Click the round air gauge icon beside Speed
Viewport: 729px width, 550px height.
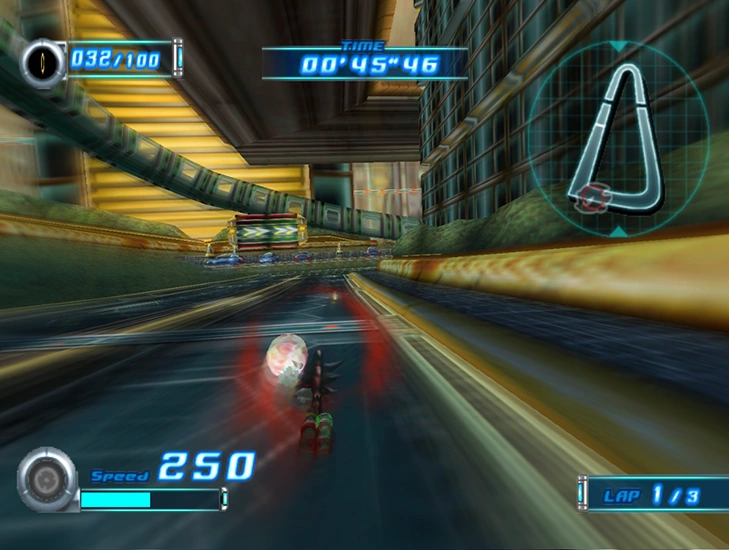46,480
